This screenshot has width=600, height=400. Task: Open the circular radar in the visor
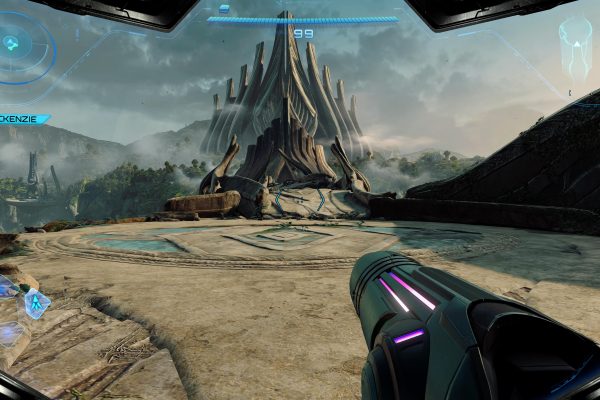tap(13, 45)
